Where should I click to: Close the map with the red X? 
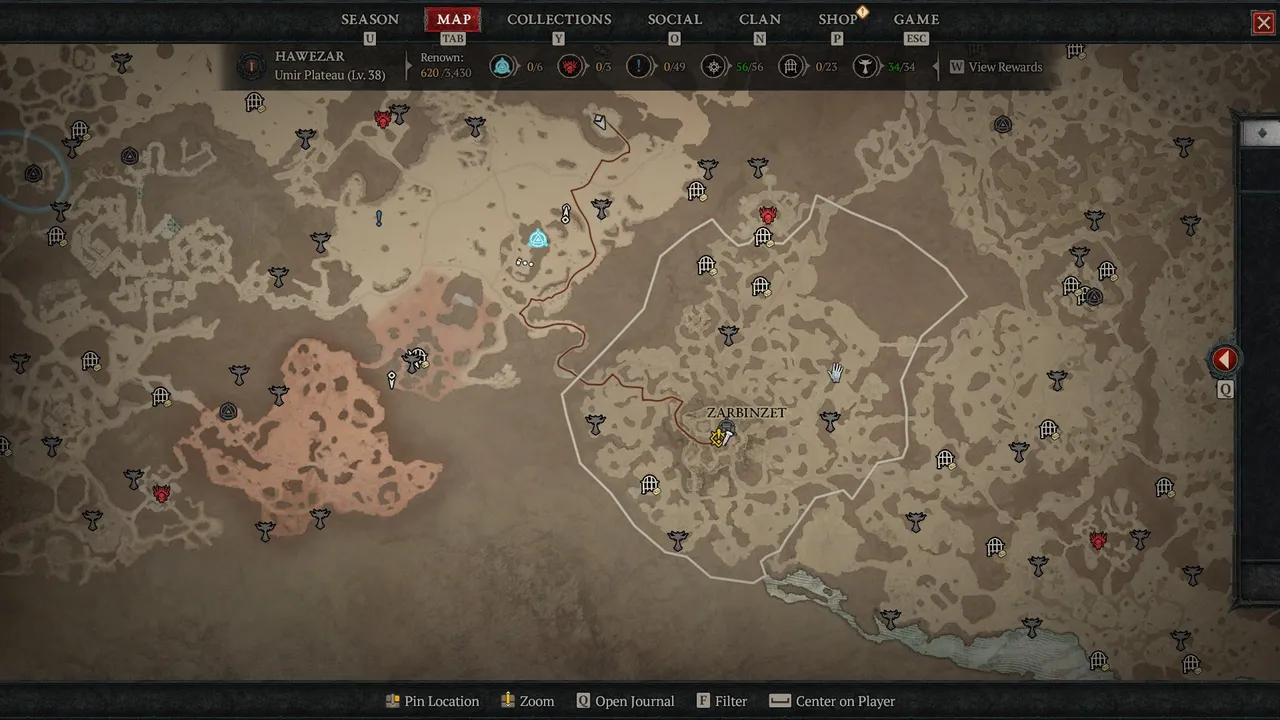(x=1264, y=23)
